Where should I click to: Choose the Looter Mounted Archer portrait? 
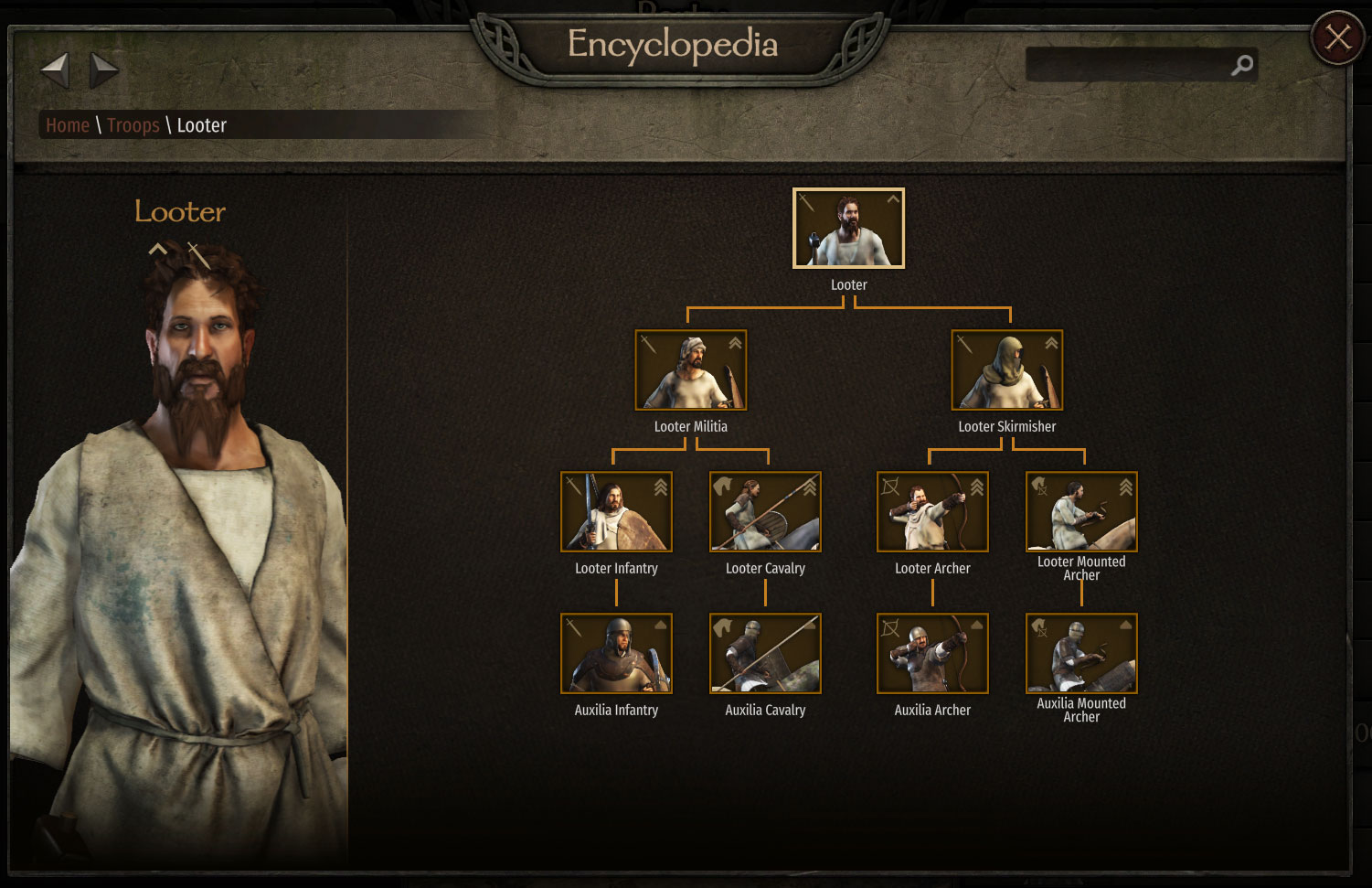tap(1081, 512)
